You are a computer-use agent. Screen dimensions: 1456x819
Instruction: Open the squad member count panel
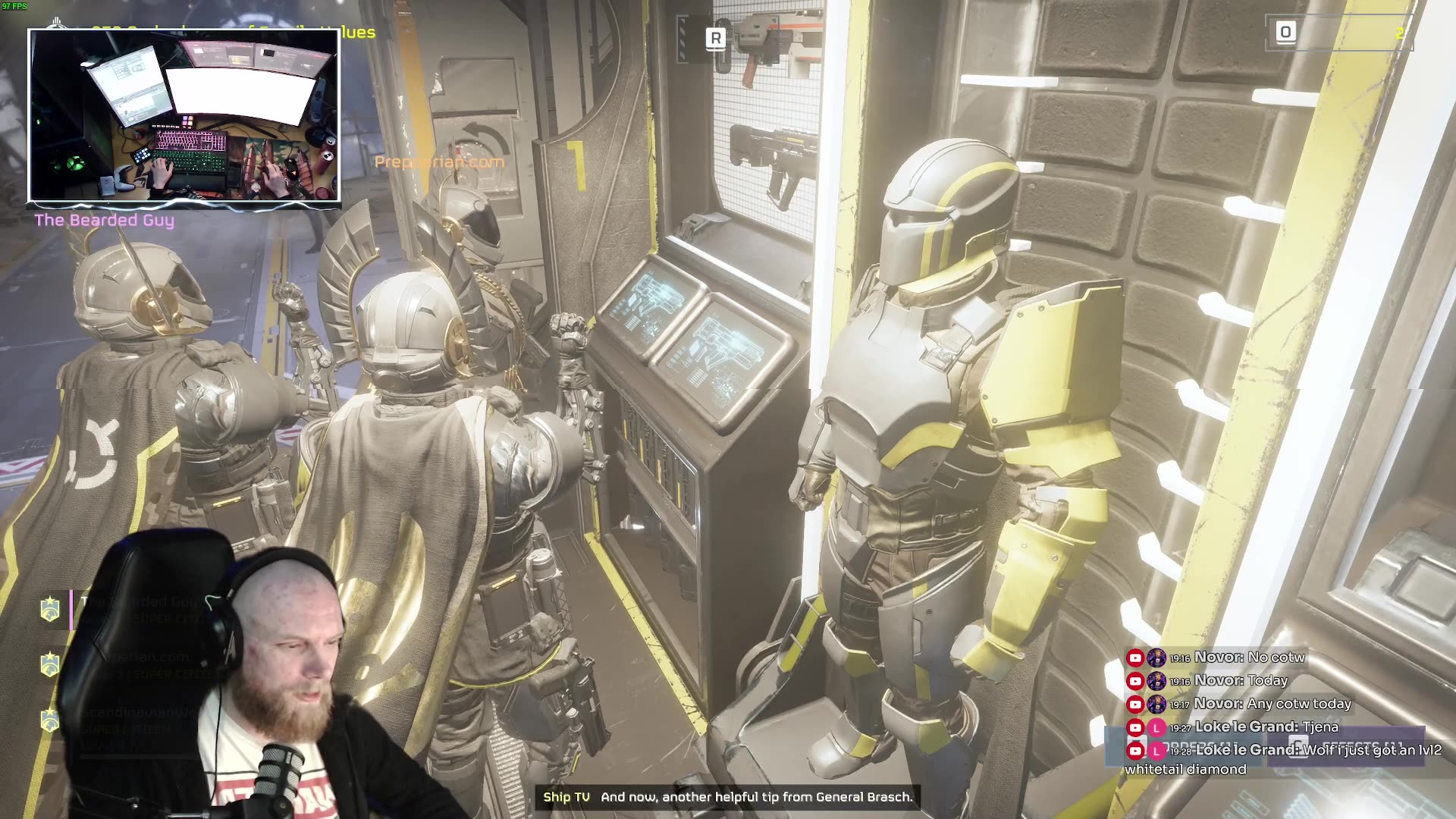(1338, 33)
